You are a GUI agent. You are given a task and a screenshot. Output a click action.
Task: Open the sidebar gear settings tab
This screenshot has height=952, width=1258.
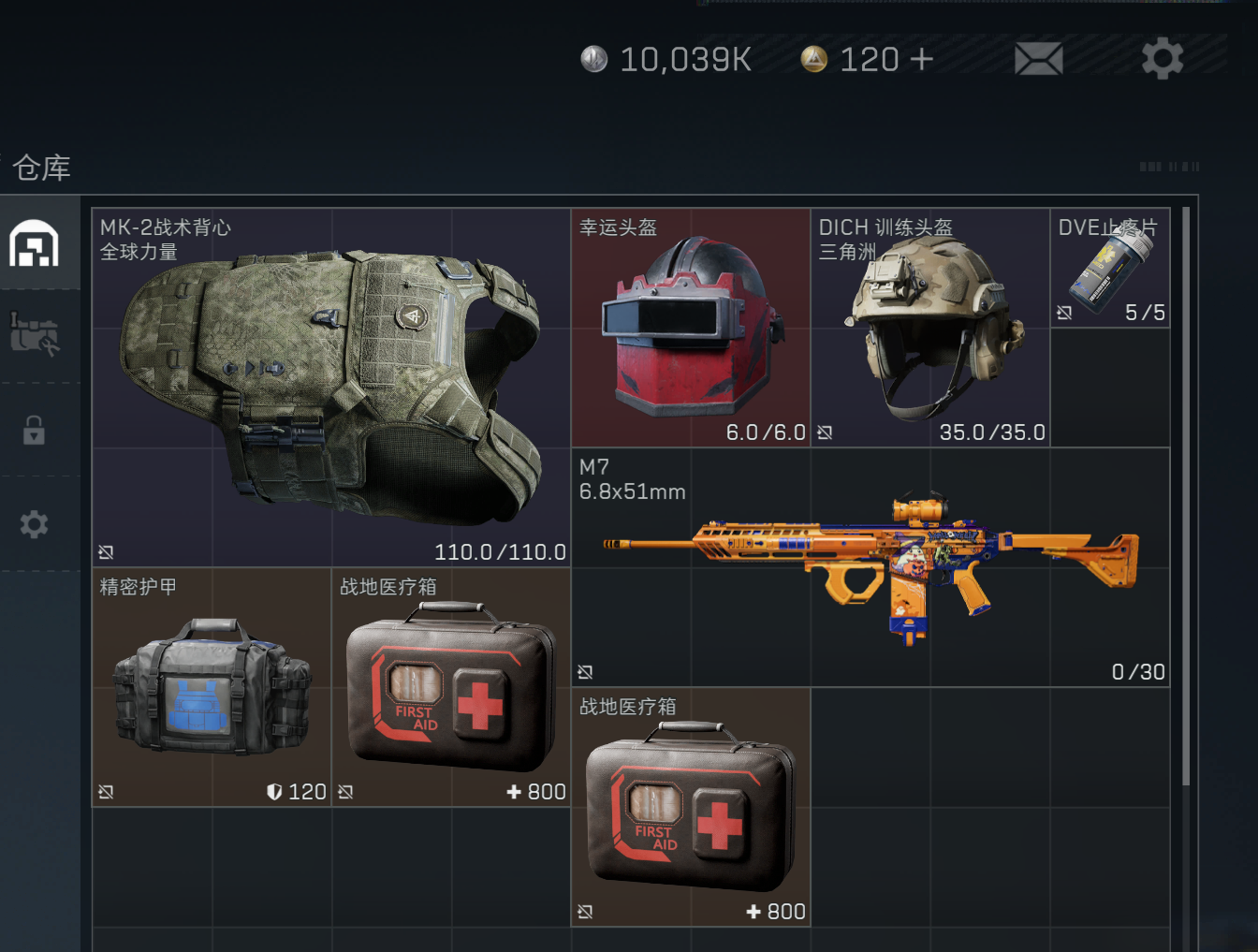[35, 523]
